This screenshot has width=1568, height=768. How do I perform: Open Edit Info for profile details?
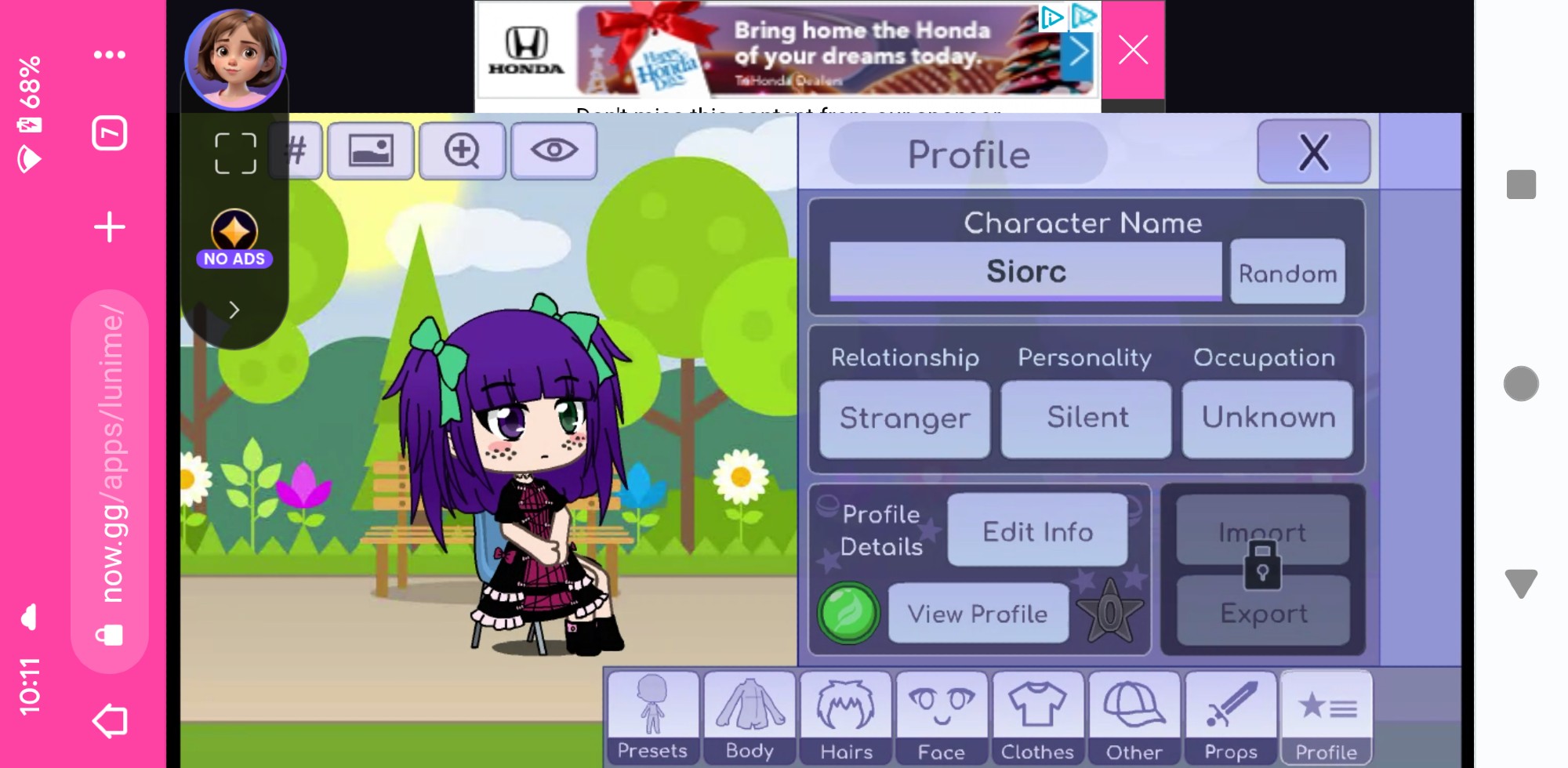coord(1037,531)
